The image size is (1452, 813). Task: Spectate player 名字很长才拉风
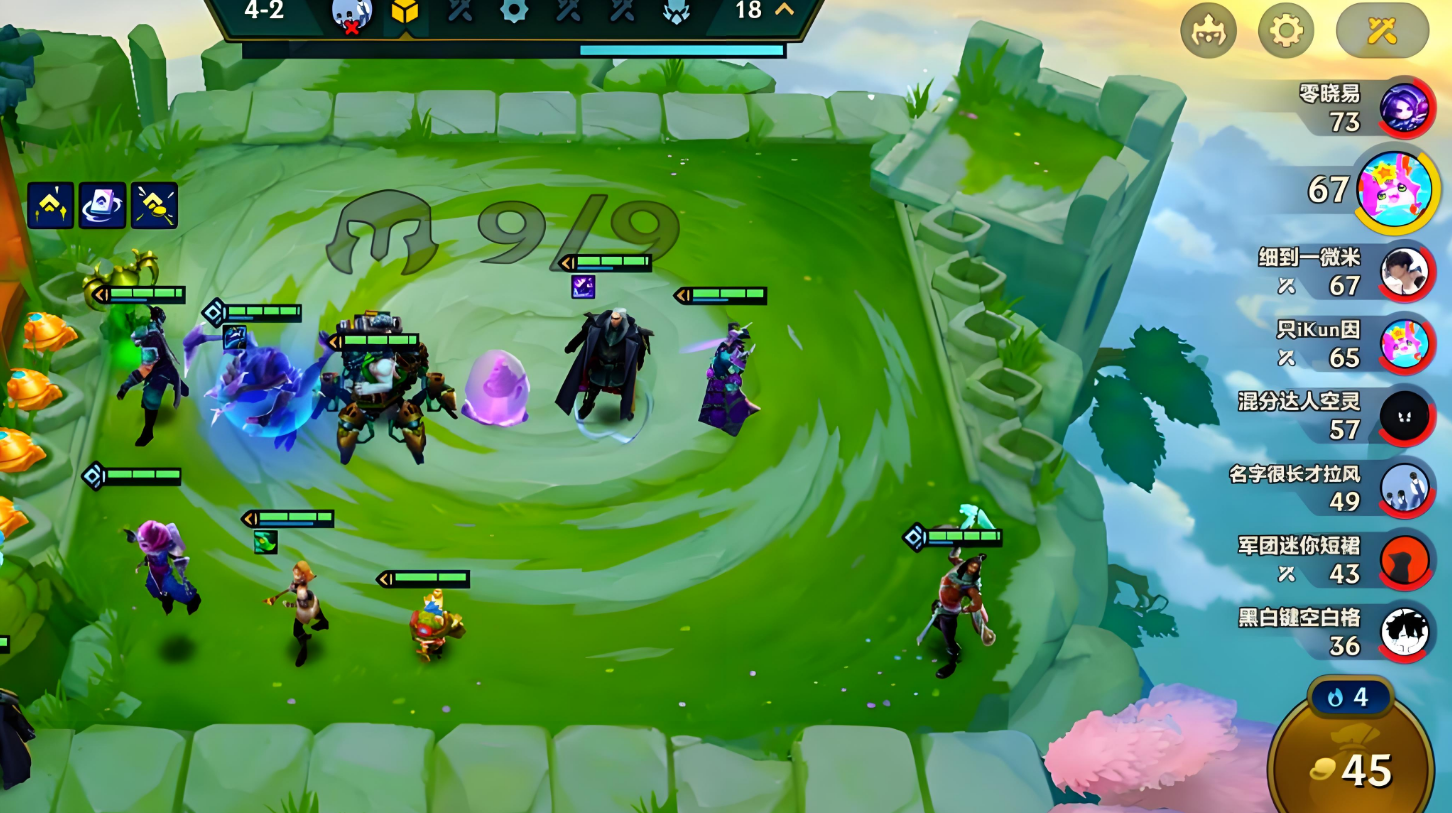[1404, 488]
